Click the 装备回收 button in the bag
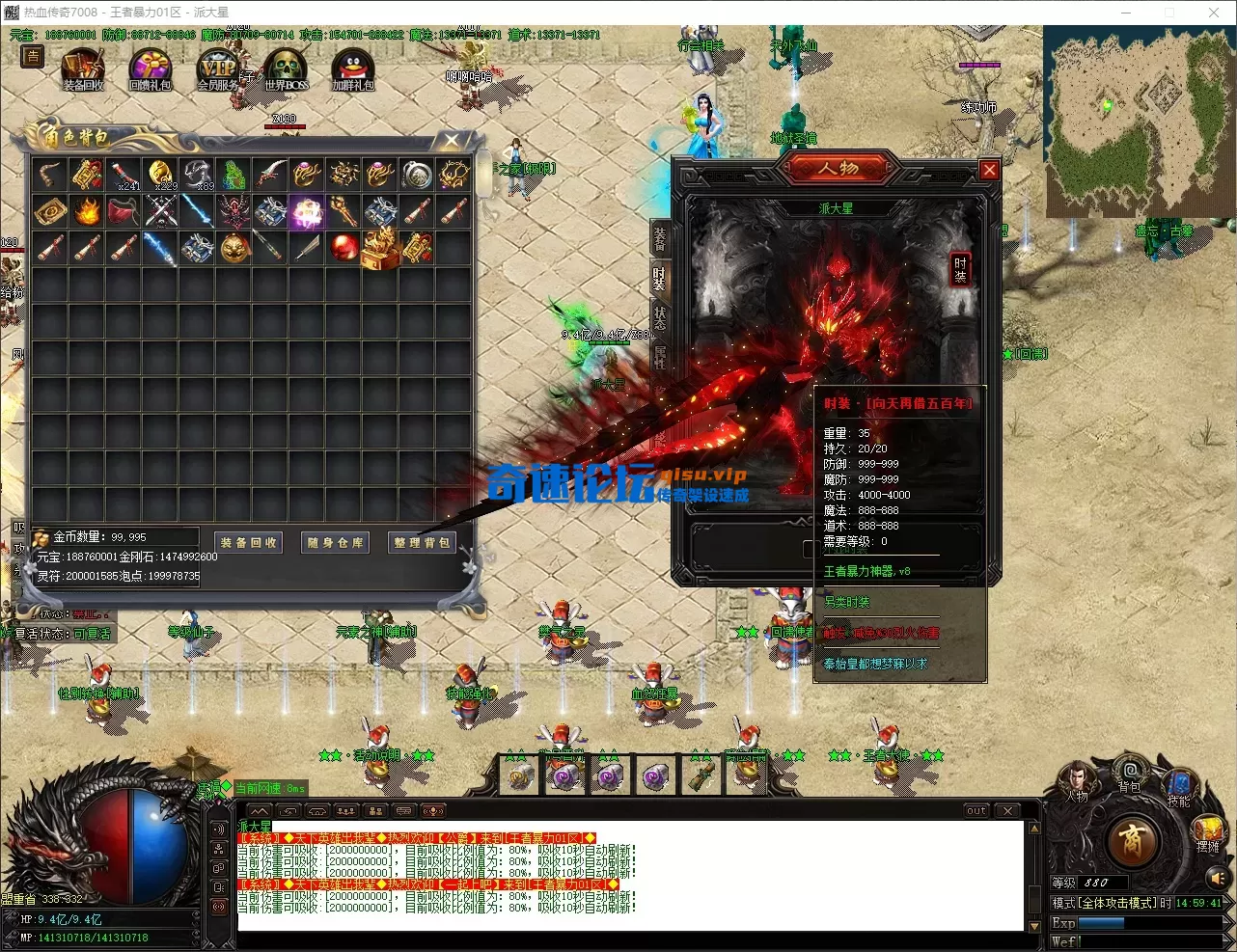Image resolution: width=1237 pixels, height=952 pixels. coord(249,542)
